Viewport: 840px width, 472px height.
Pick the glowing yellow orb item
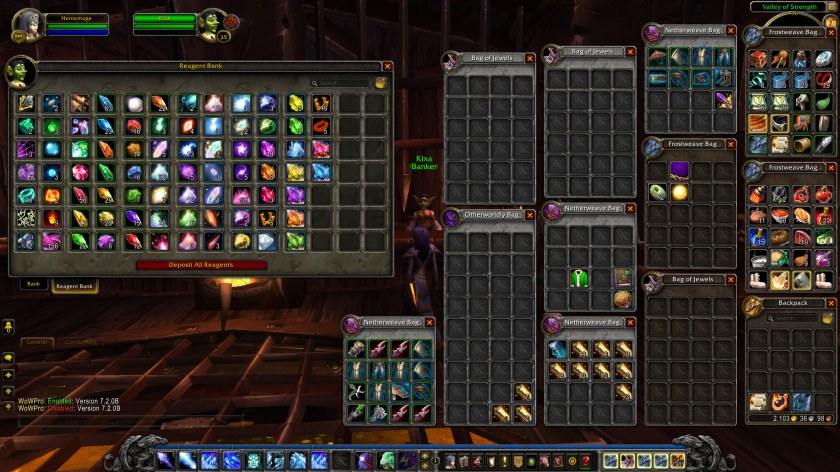[679, 191]
